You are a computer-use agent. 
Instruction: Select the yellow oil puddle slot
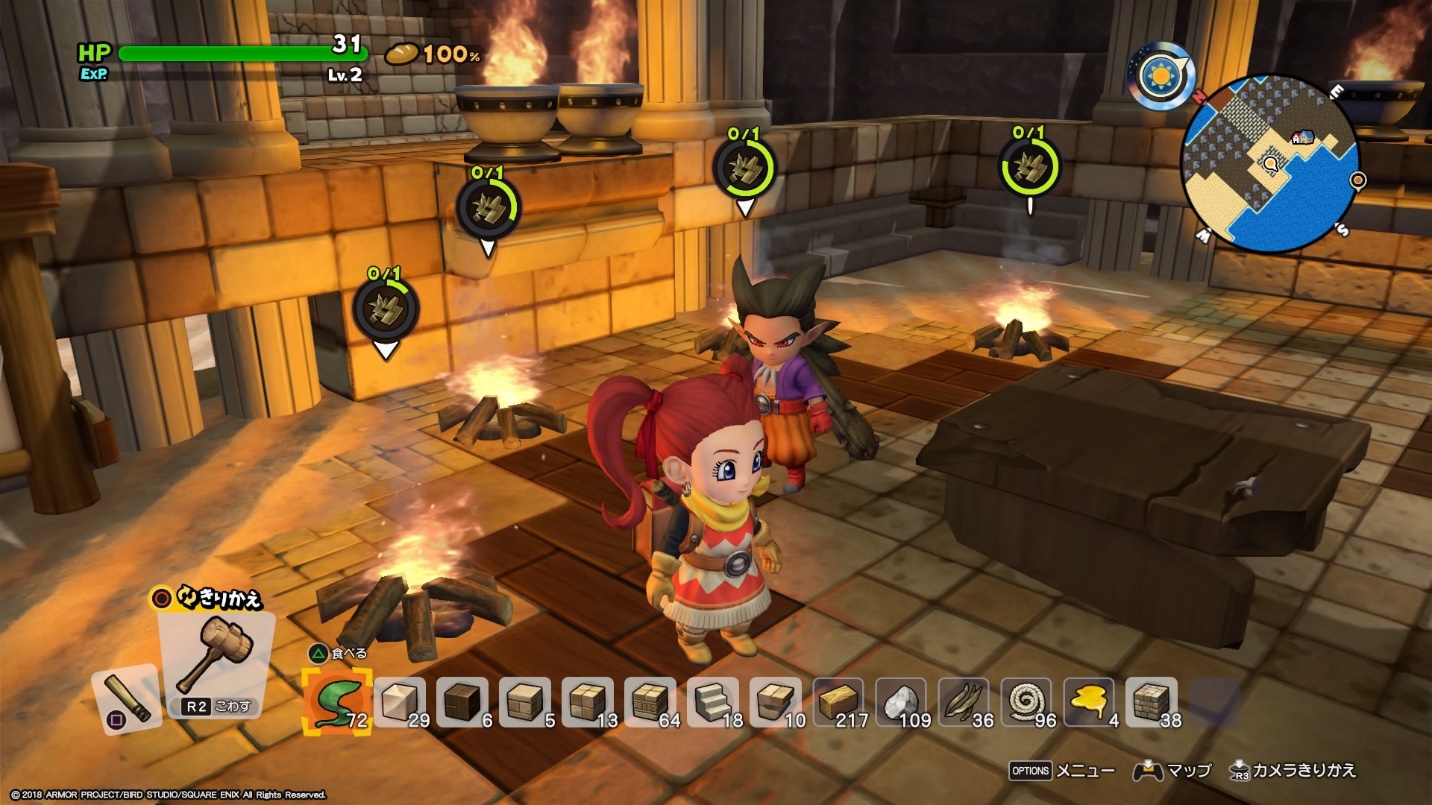(1089, 702)
